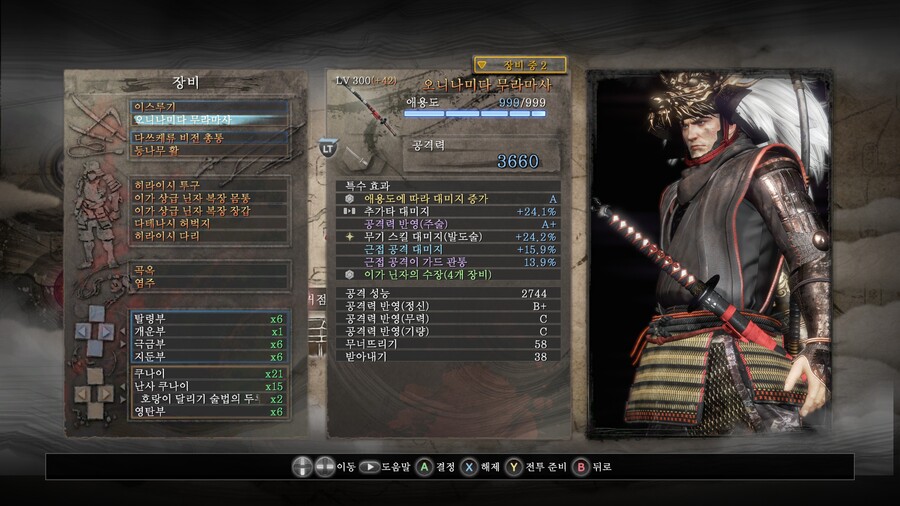Select the 오니나미다 무라마사 weapon slot
Image resolution: width=900 pixels, height=506 pixels.
click(210, 120)
